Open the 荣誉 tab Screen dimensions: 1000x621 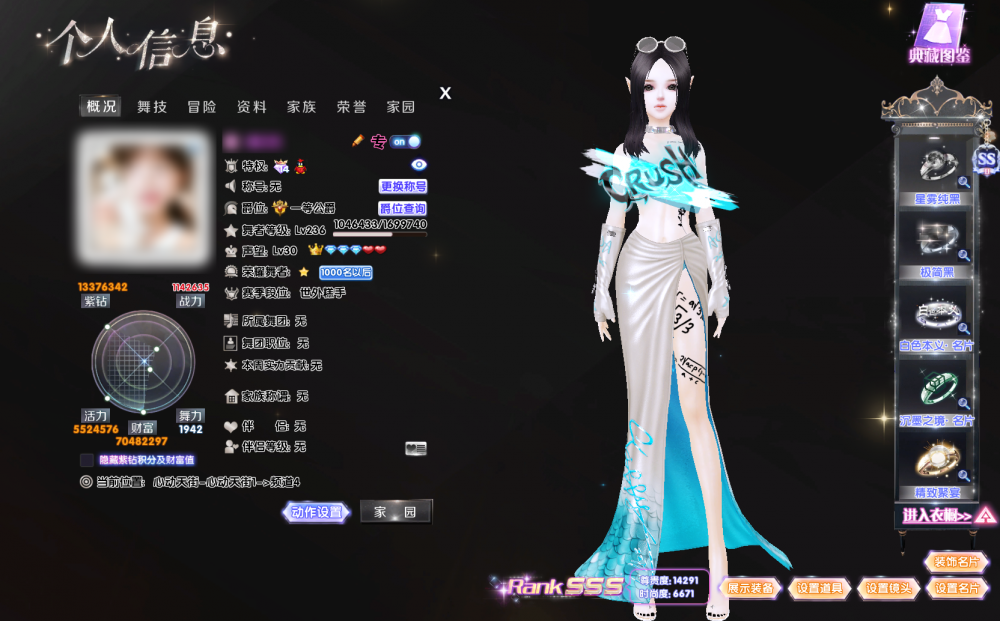(x=351, y=107)
